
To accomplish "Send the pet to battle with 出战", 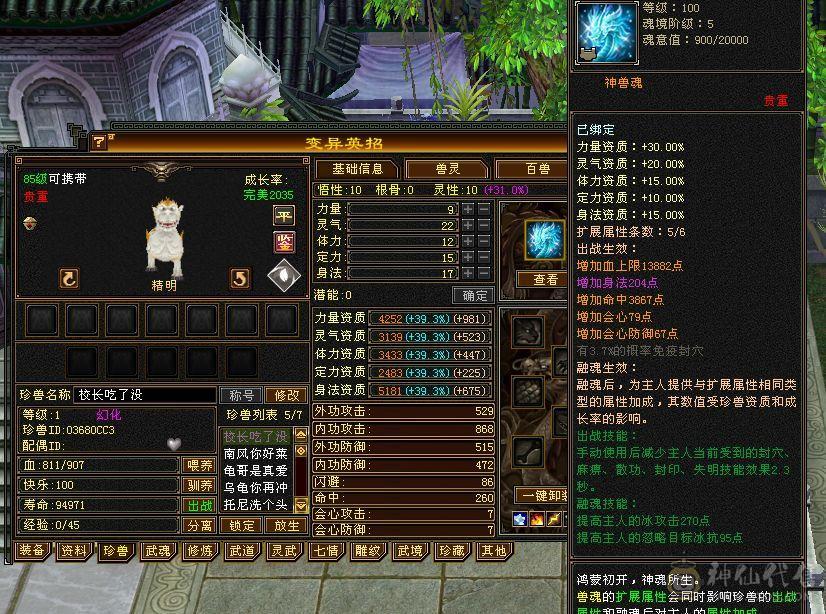I will 200,505.
